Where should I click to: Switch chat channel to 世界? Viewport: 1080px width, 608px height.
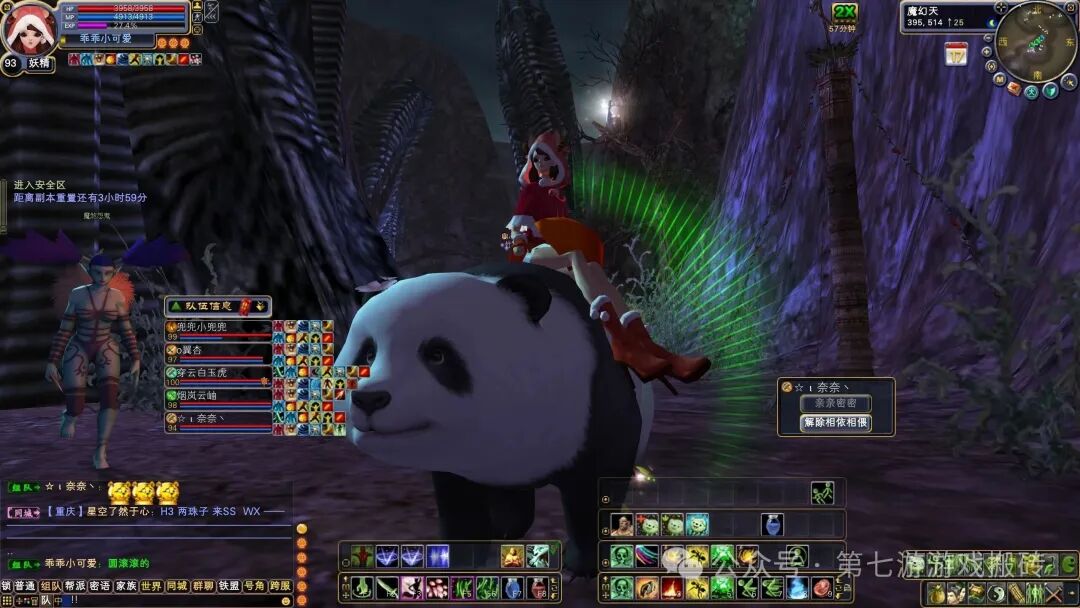tap(151, 586)
